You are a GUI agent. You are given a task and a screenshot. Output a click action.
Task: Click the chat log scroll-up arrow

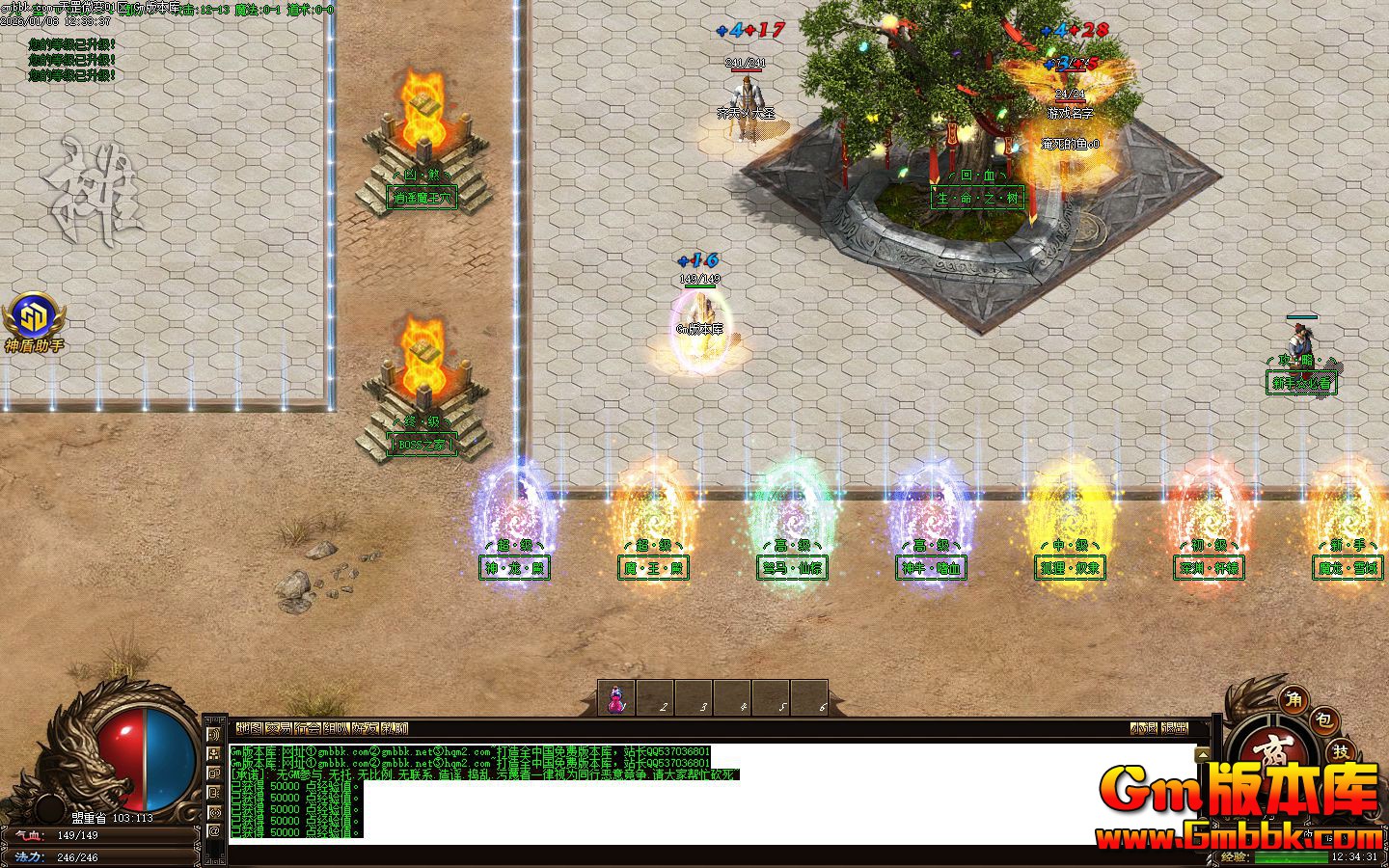click(1202, 753)
